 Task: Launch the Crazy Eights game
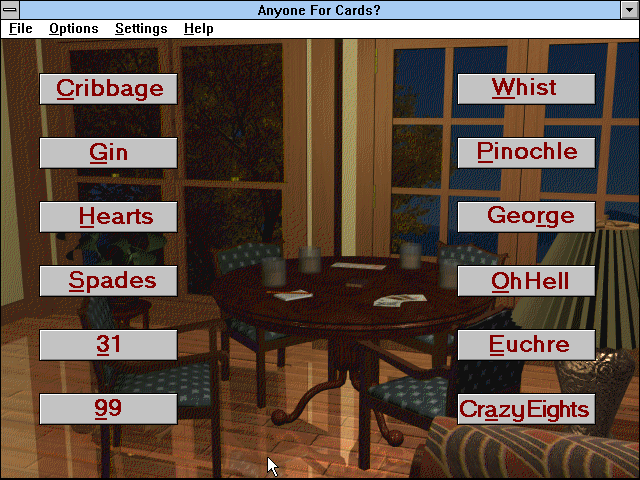tap(526, 408)
